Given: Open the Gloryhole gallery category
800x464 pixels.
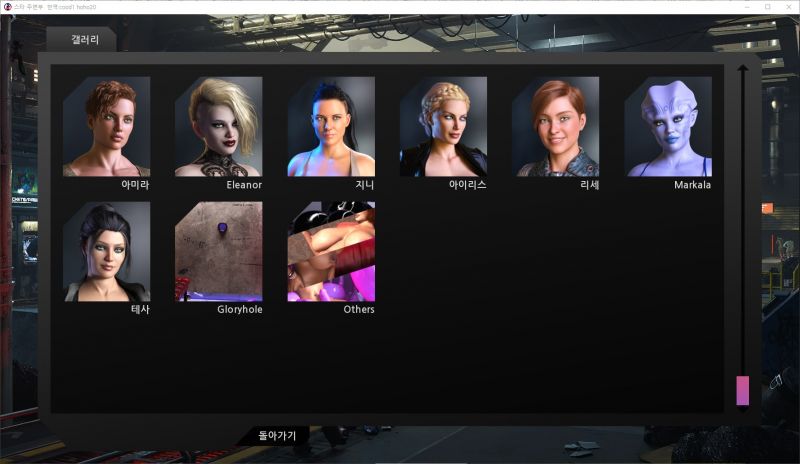Looking at the screenshot, I should 218,252.
